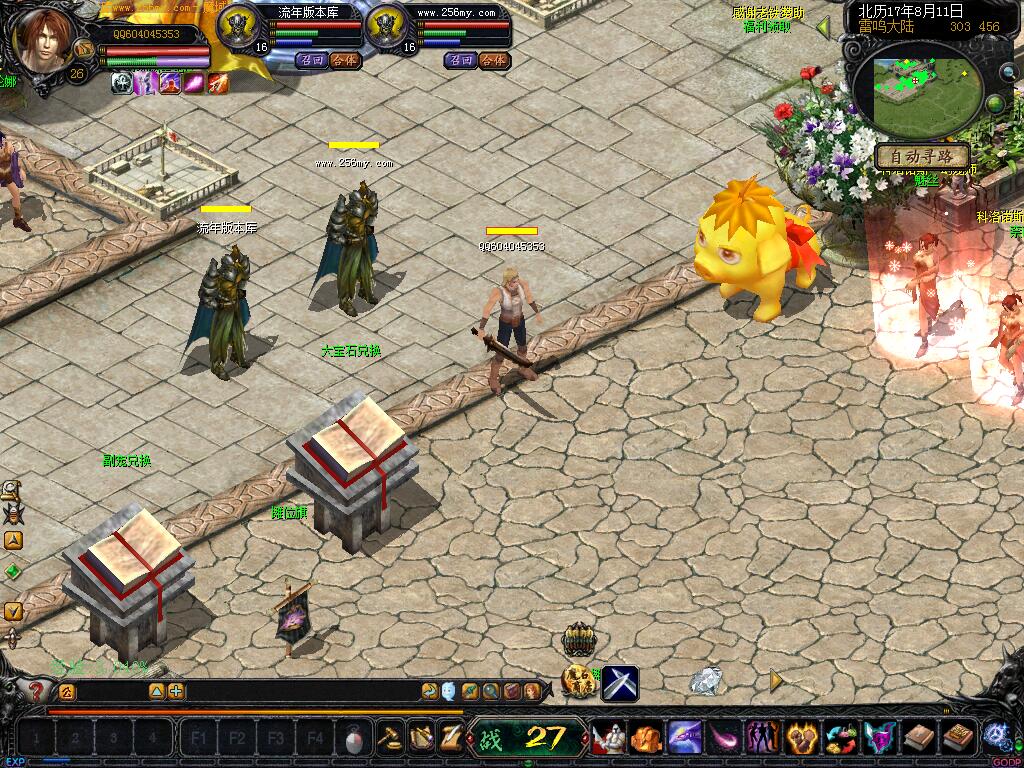Click the green 战 mode indicator
Viewport: 1024px width, 768px height.
point(490,739)
